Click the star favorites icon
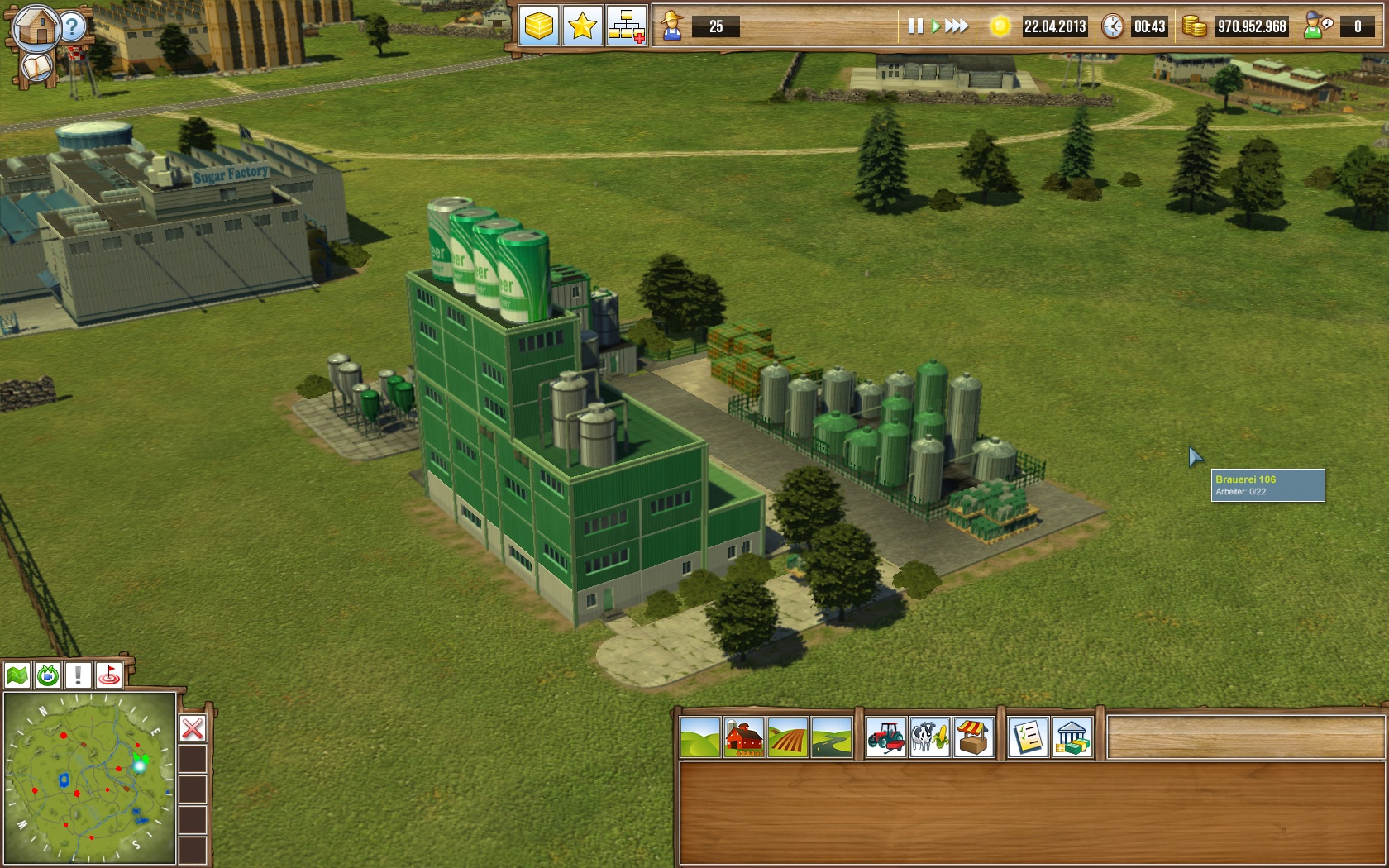 [x=585, y=26]
